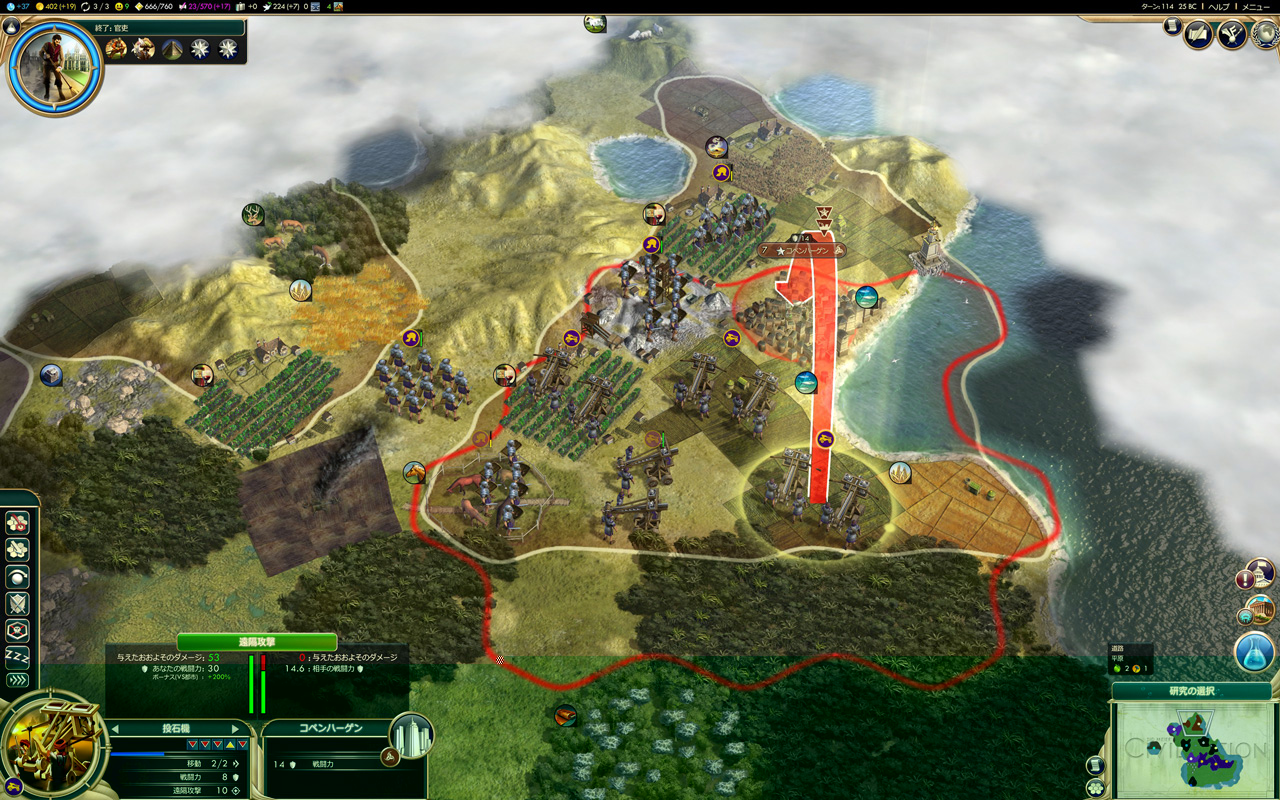This screenshot has height=800, width=1280.
Task: Open the social policies scroll-and-quill button
Action: 1198,35
